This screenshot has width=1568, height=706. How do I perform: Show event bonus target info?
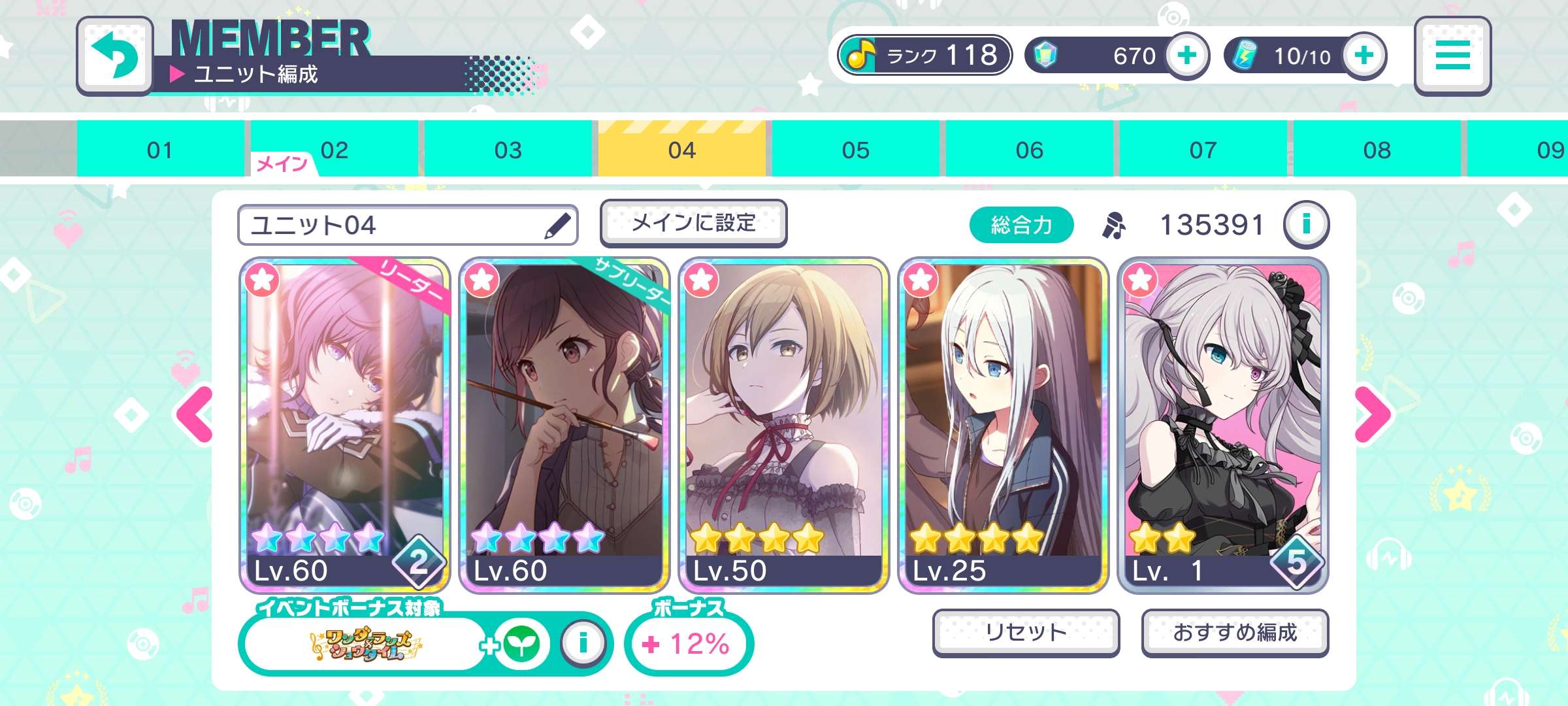click(583, 643)
